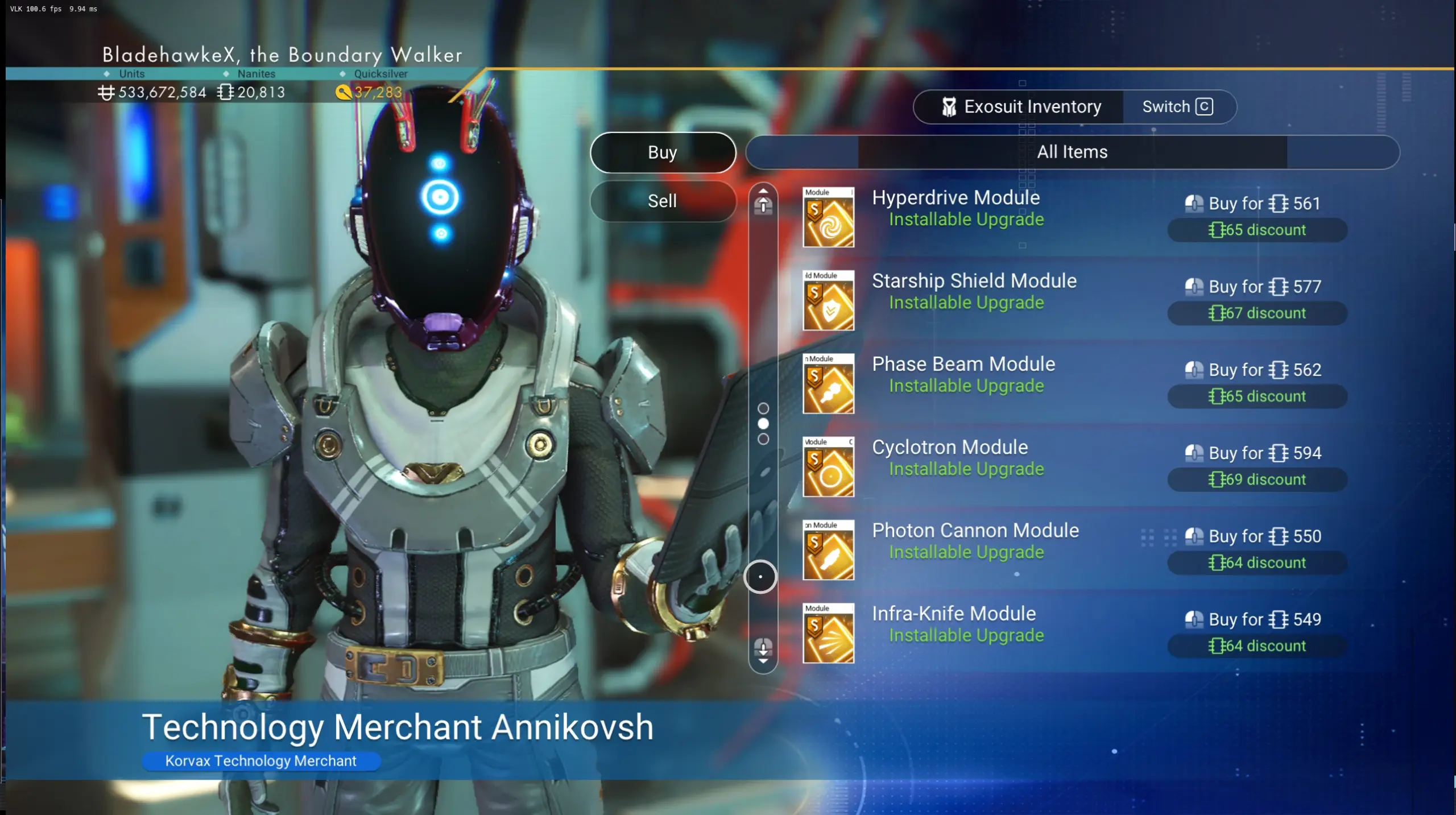Purchase the Cyclotron Module for 594
Image resolution: width=1456 pixels, height=815 pixels.
[1257, 453]
